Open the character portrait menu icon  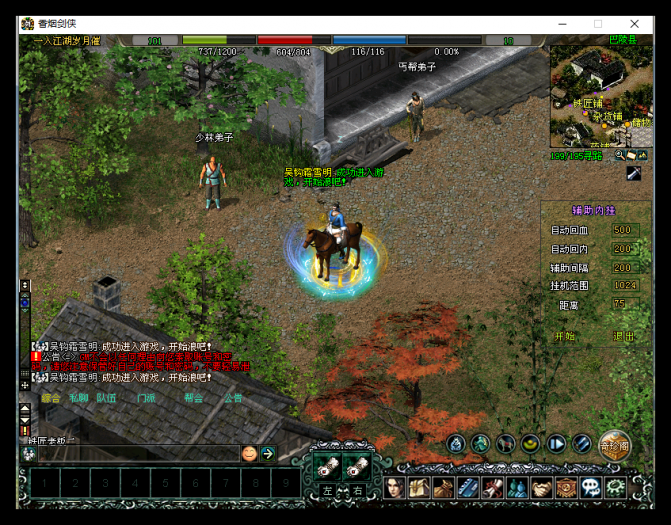click(x=394, y=488)
